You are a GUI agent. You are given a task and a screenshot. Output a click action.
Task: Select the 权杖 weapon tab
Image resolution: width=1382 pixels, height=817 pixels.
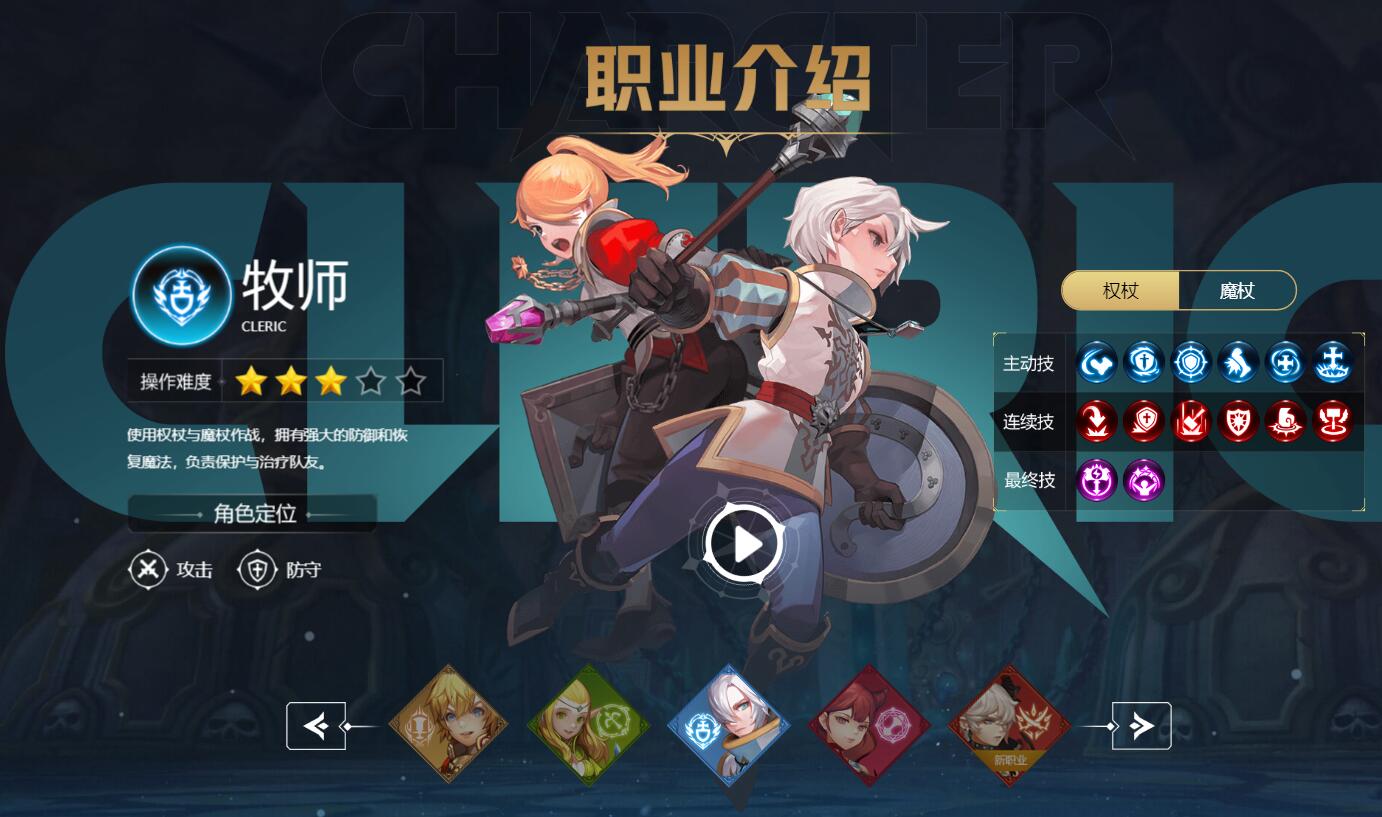point(1120,290)
